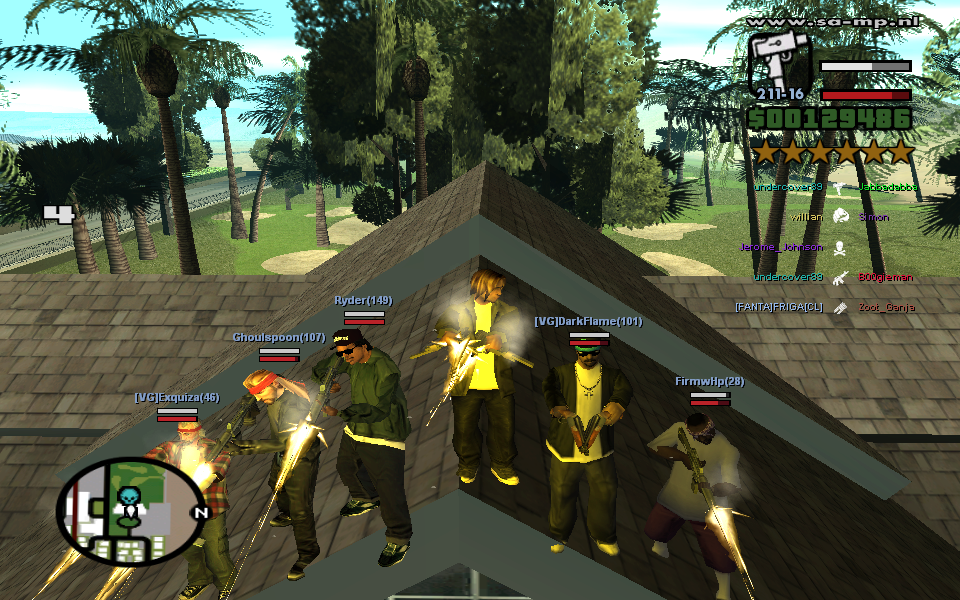The image size is (960, 600).
Task: Click the FirmwHip(28) player name tag
Action: pyautogui.click(x=709, y=381)
